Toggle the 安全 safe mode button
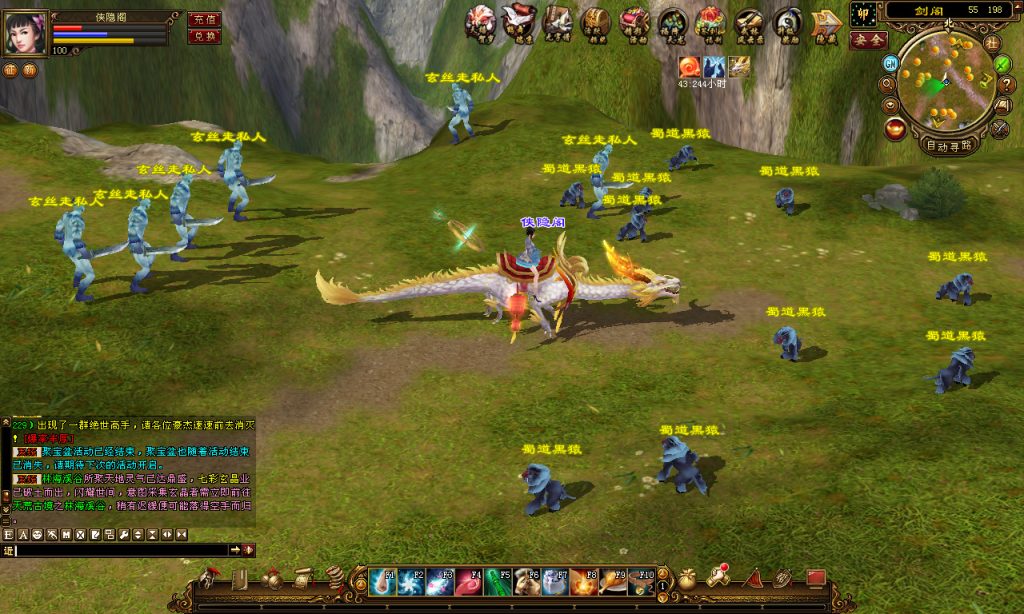The width and height of the screenshot is (1024, 614). pos(867,40)
